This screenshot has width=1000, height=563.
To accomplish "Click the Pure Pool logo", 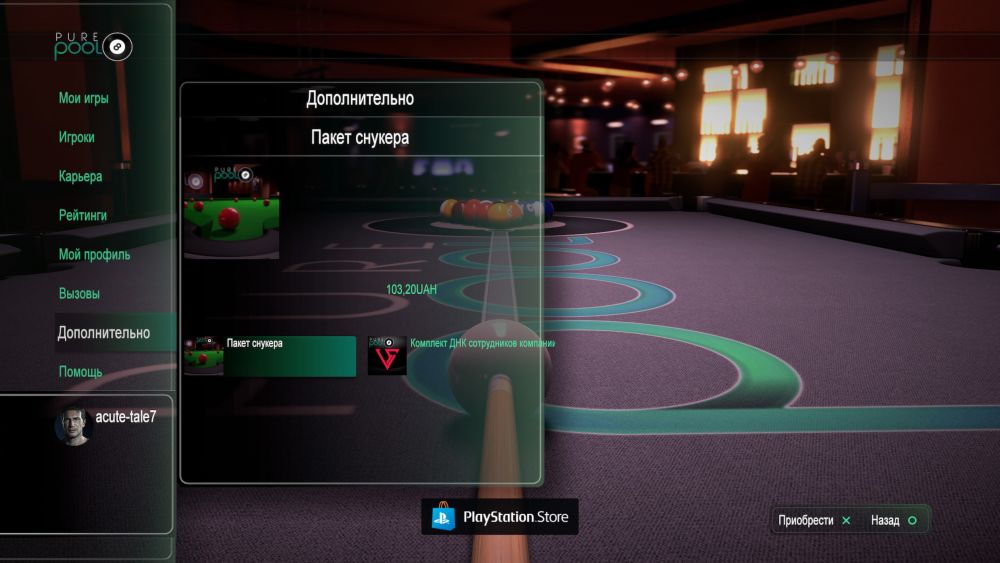I will [x=93, y=45].
